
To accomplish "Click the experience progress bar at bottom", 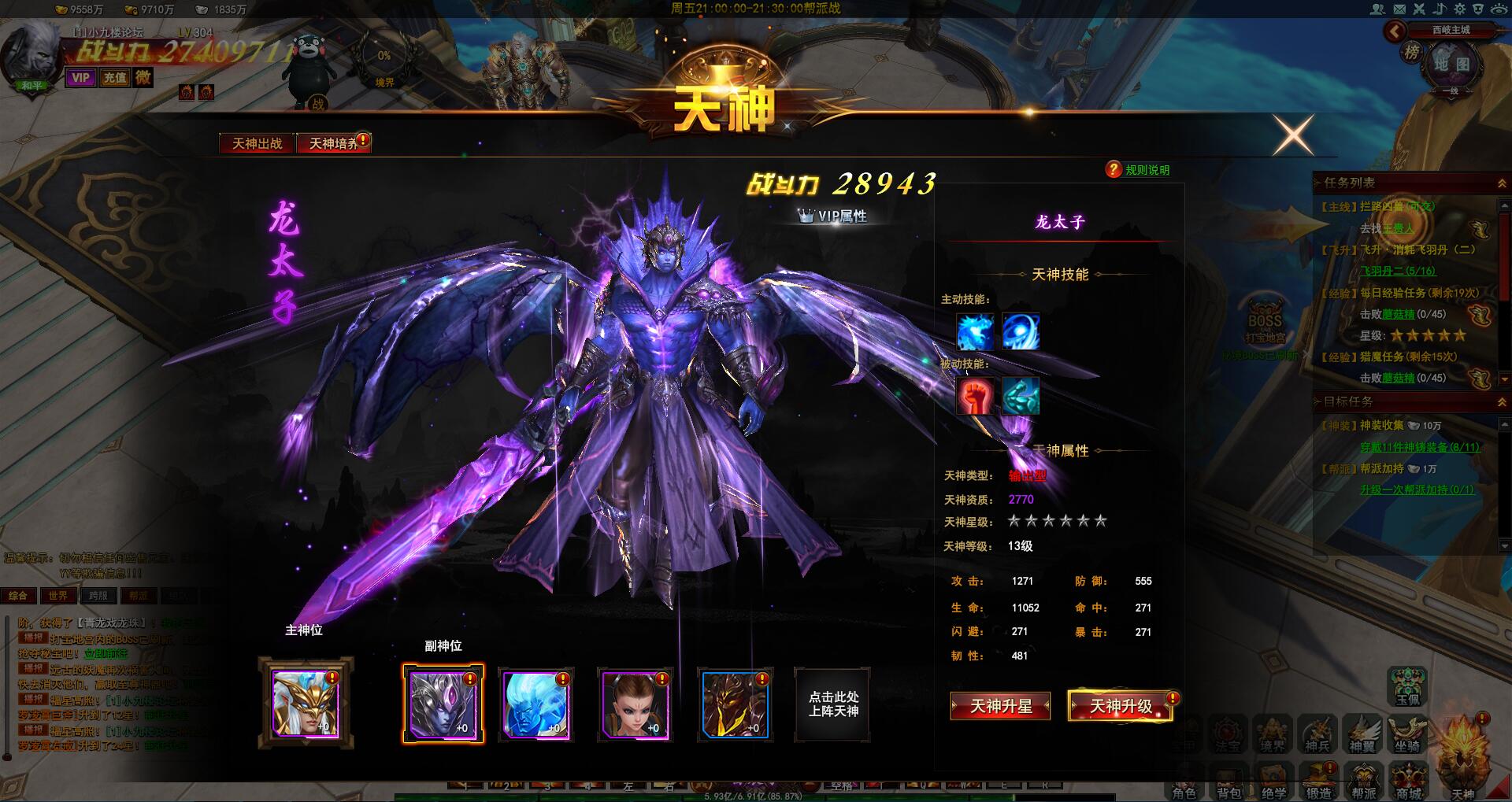I will tap(752, 796).
